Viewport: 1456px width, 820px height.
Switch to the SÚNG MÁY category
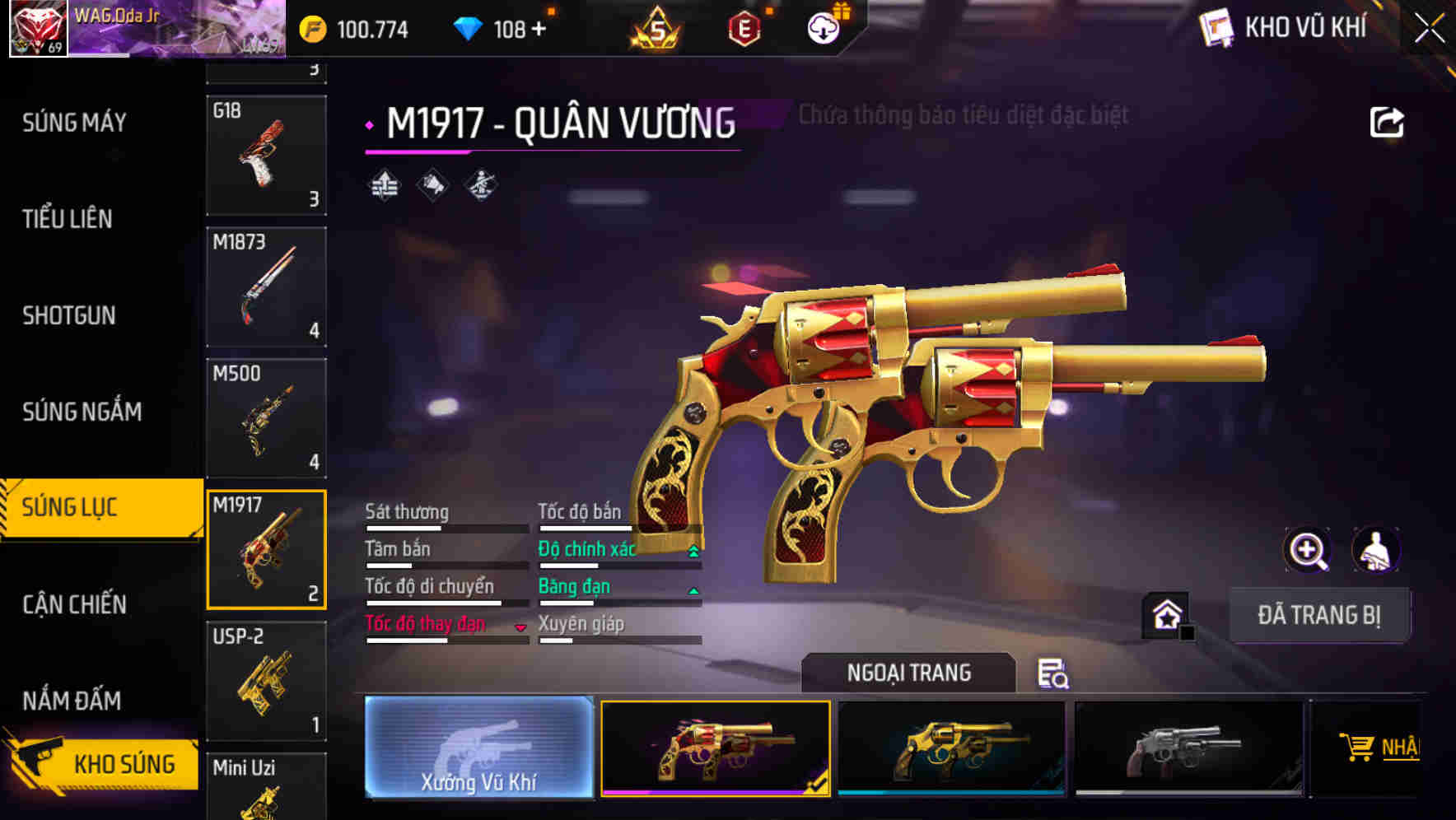(x=72, y=122)
